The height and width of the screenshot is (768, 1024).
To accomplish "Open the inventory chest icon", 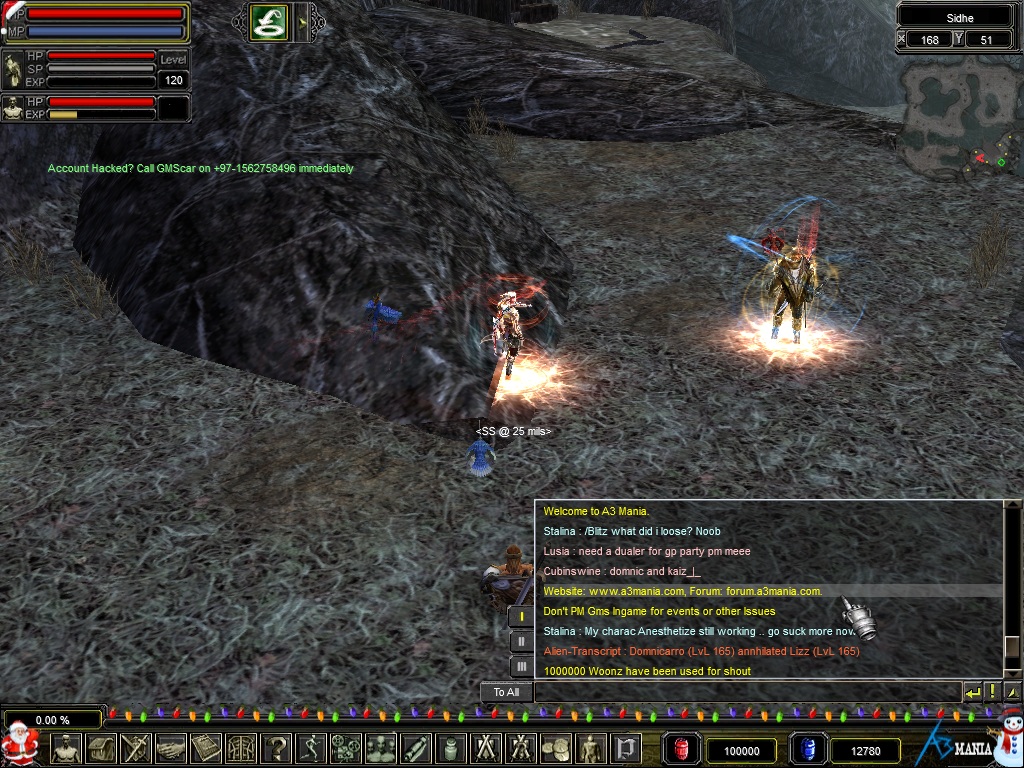I will tap(101, 748).
